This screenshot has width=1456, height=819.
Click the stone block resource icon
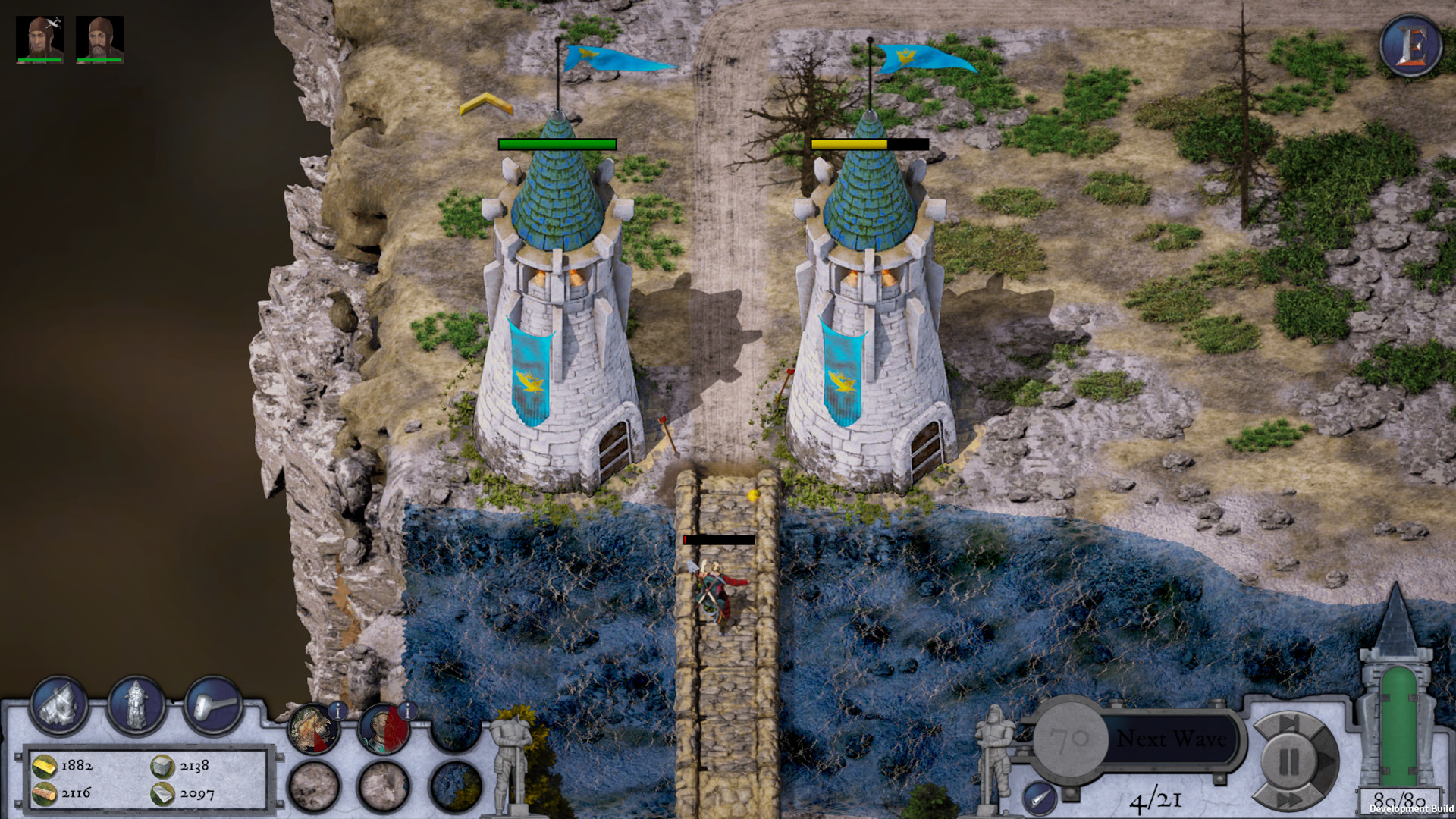click(x=162, y=767)
